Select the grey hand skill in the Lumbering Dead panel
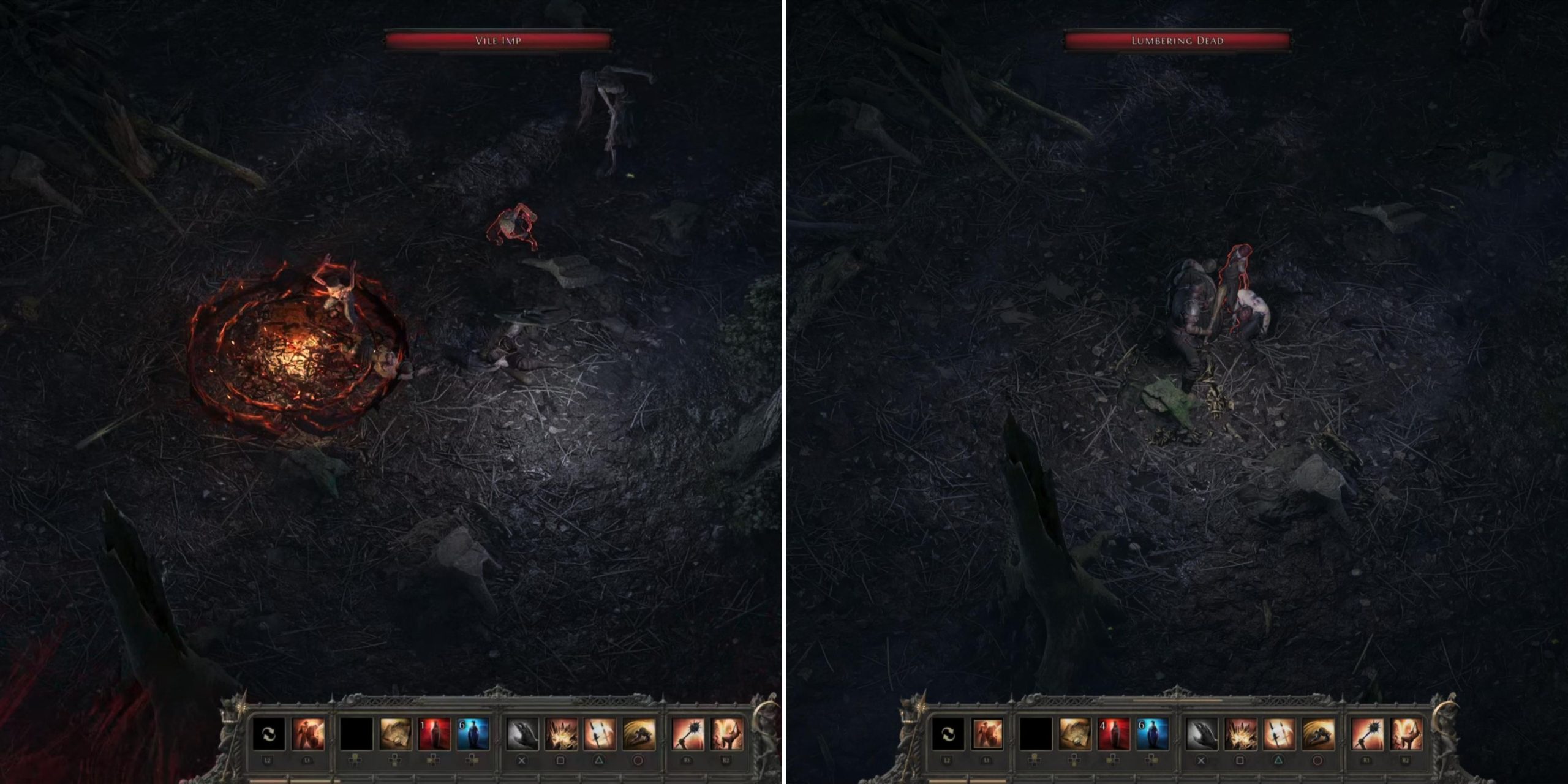The width and height of the screenshot is (1568, 784). (x=1202, y=734)
